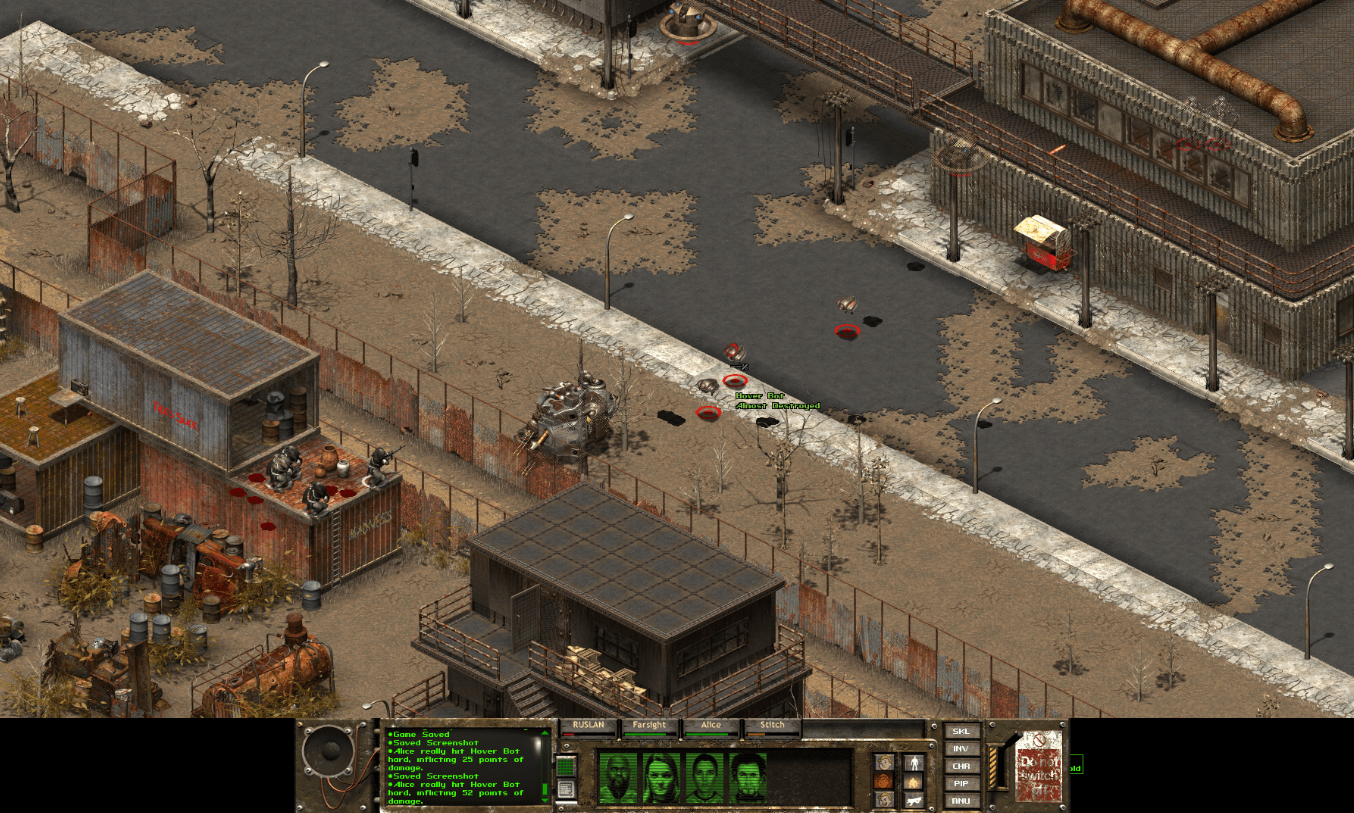Screen dimensions: 1354x813
Task: Click the bottom Vault Boy behavior mode icon
Action: click(885, 799)
